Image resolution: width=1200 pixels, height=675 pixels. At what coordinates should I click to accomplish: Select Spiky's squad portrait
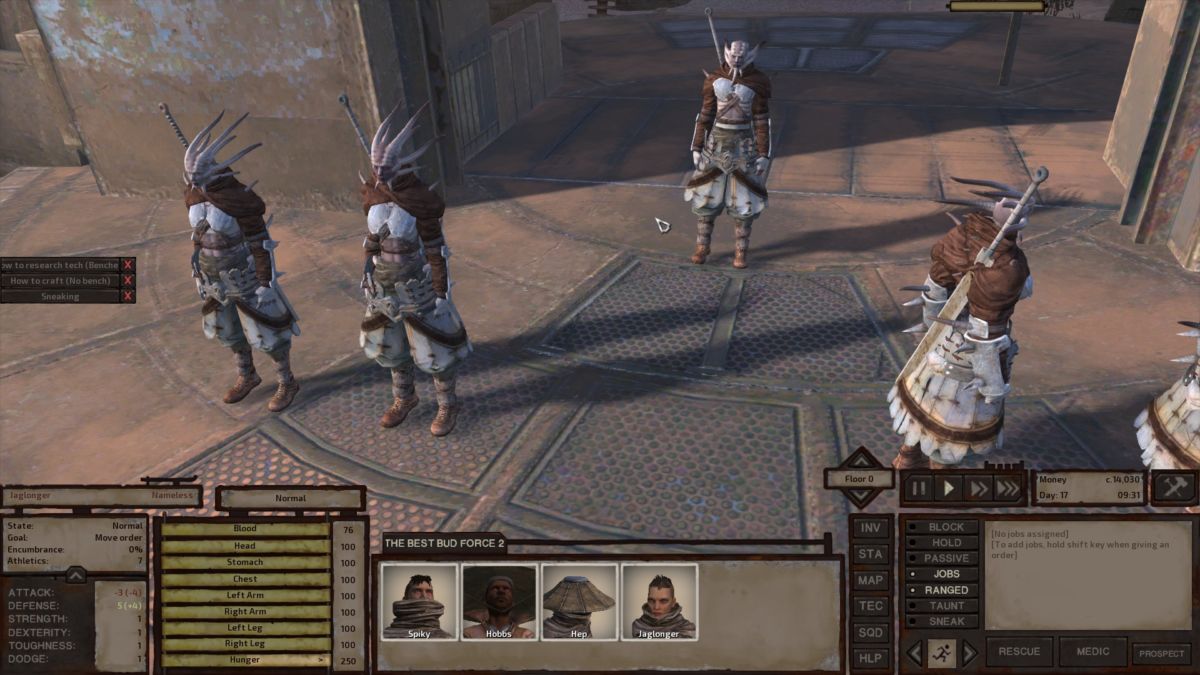tap(419, 600)
